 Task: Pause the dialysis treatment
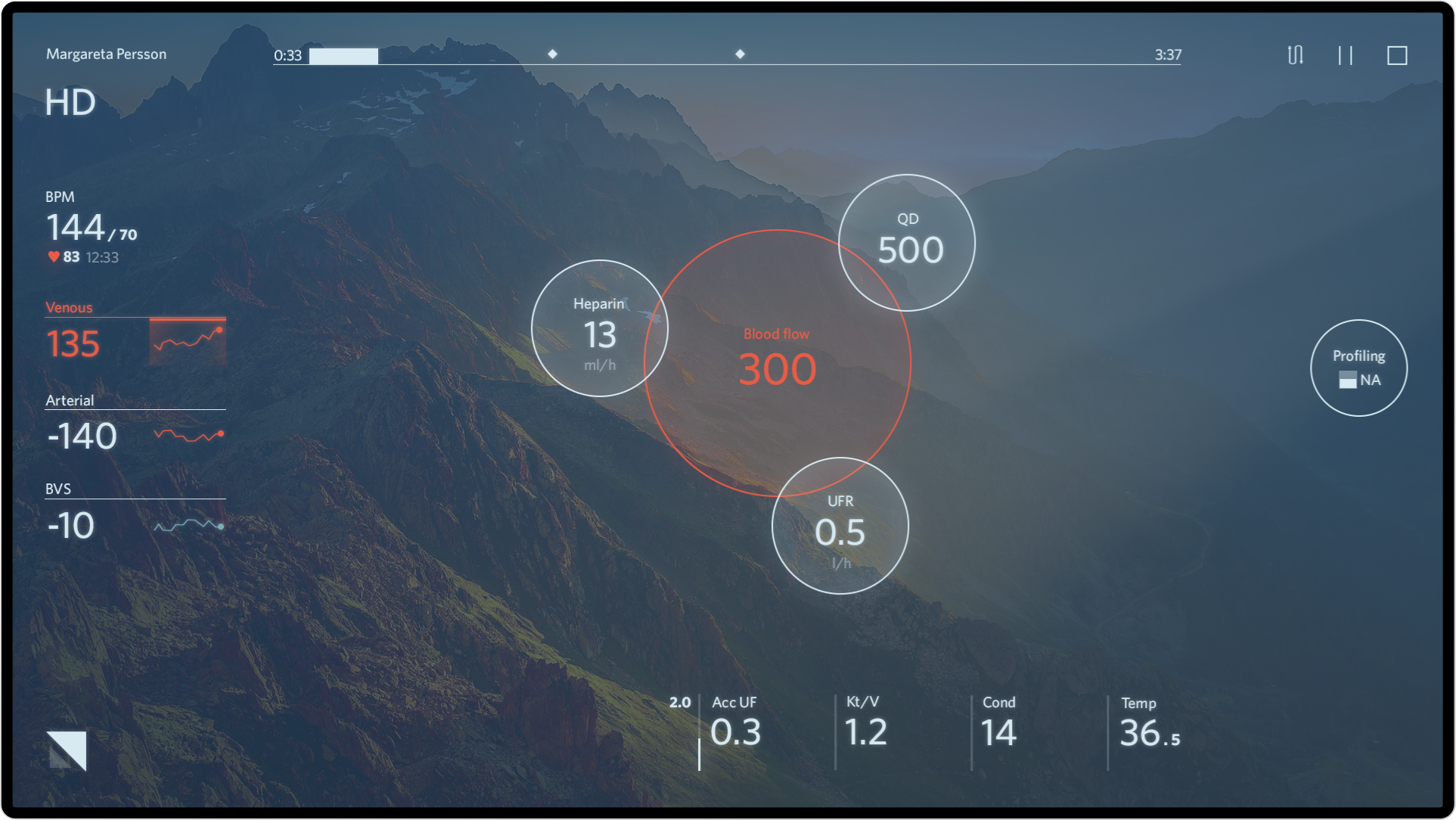pyautogui.click(x=1346, y=54)
